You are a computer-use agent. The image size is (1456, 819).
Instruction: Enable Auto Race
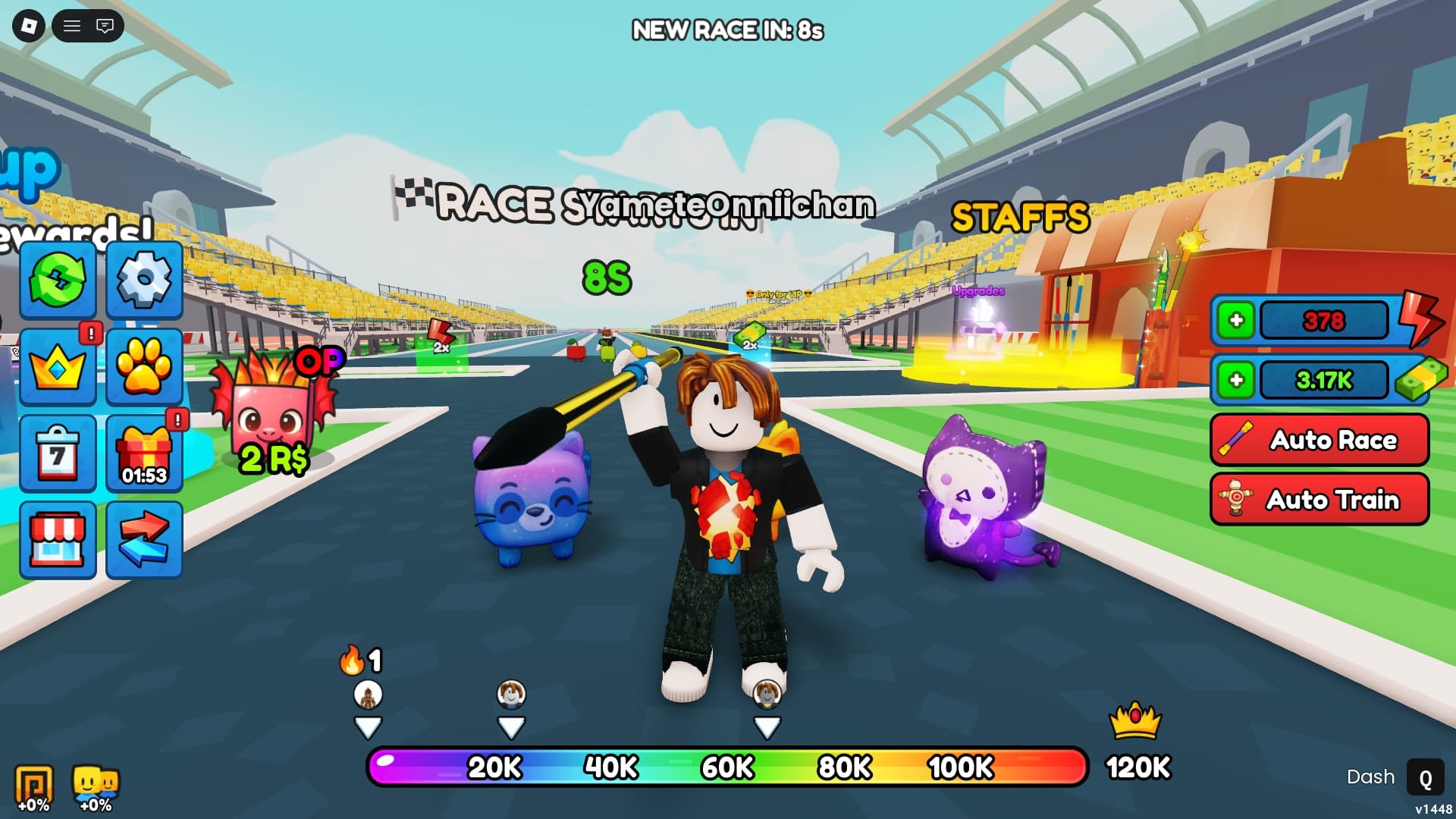click(x=1319, y=440)
